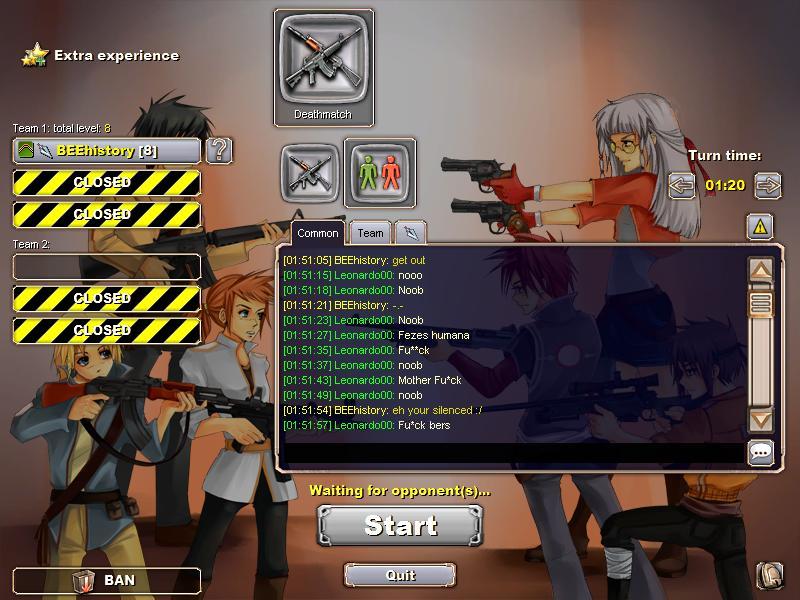Focus the chat message input field
The width and height of the screenshot is (800, 600).
pos(510,454)
